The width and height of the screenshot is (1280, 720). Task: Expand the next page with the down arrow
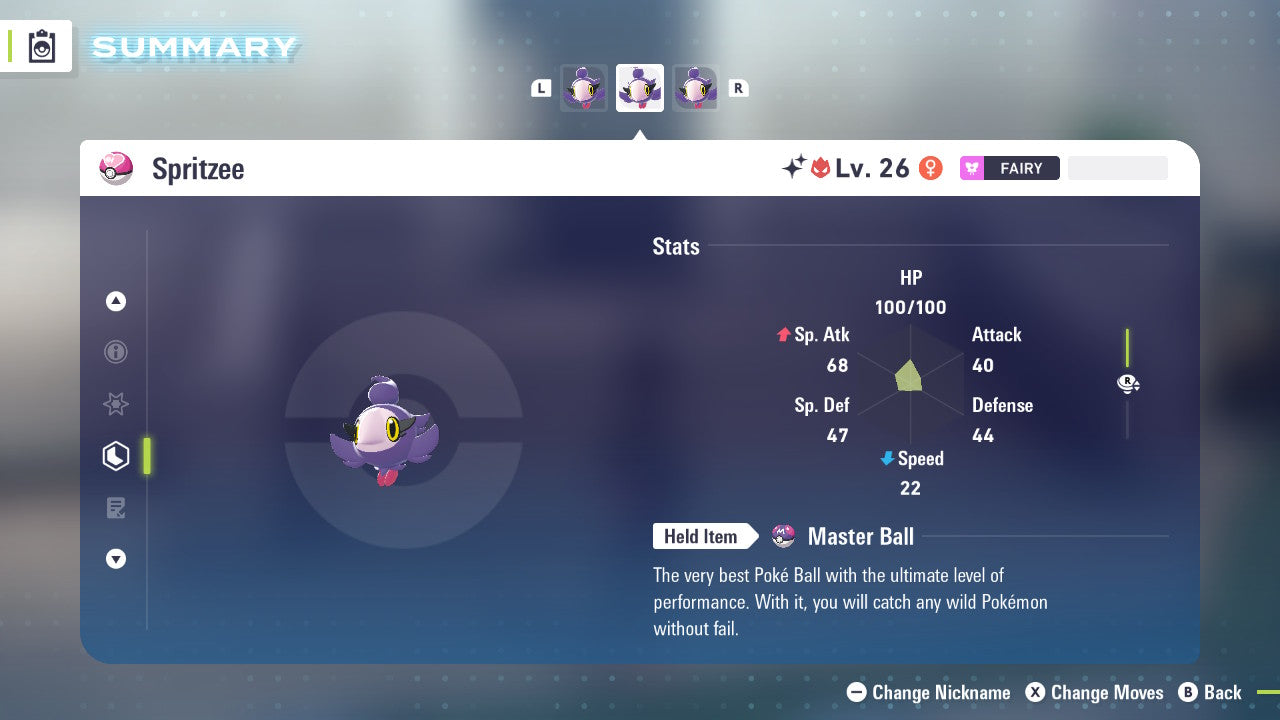pyautogui.click(x=115, y=559)
